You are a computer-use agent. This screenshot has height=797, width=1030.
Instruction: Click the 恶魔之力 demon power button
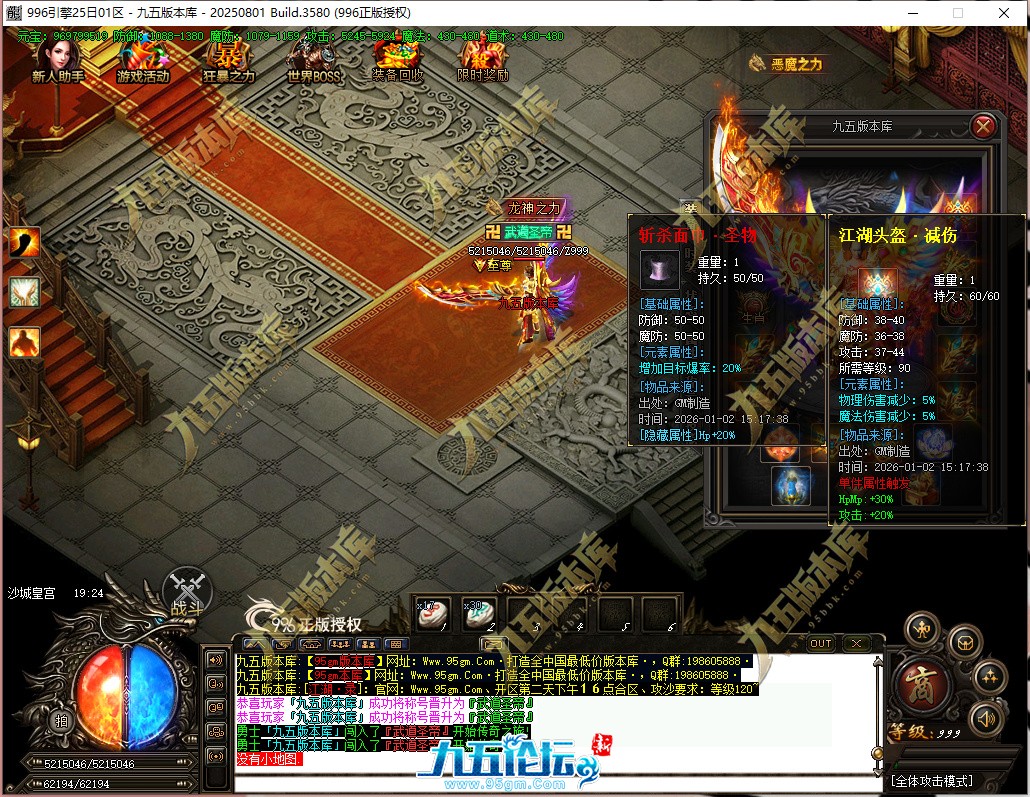[x=786, y=64]
